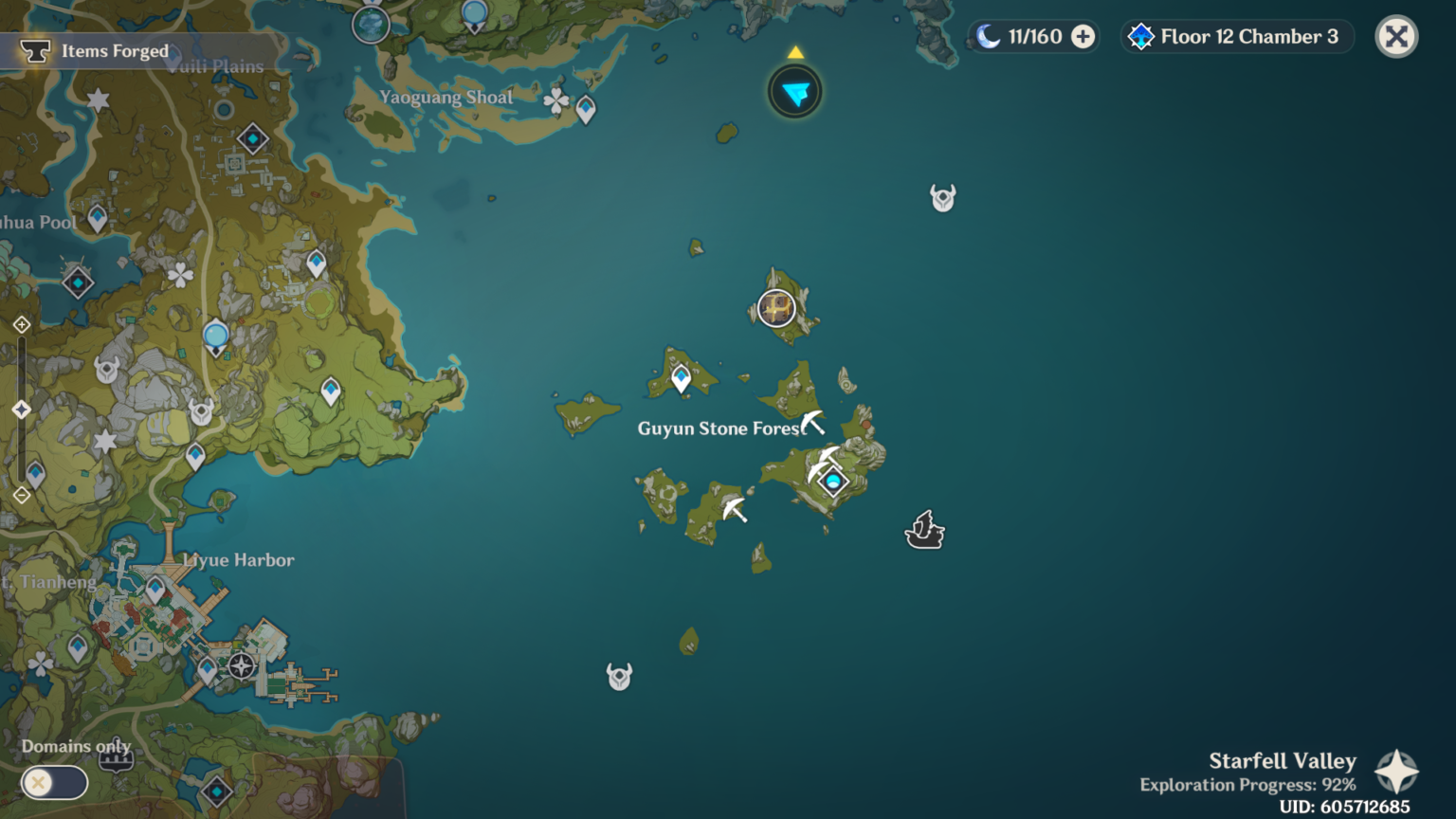This screenshot has height=819, width=1456.
Task: Select the round gold quest marker on island
Action: click(x=775, y=308)
